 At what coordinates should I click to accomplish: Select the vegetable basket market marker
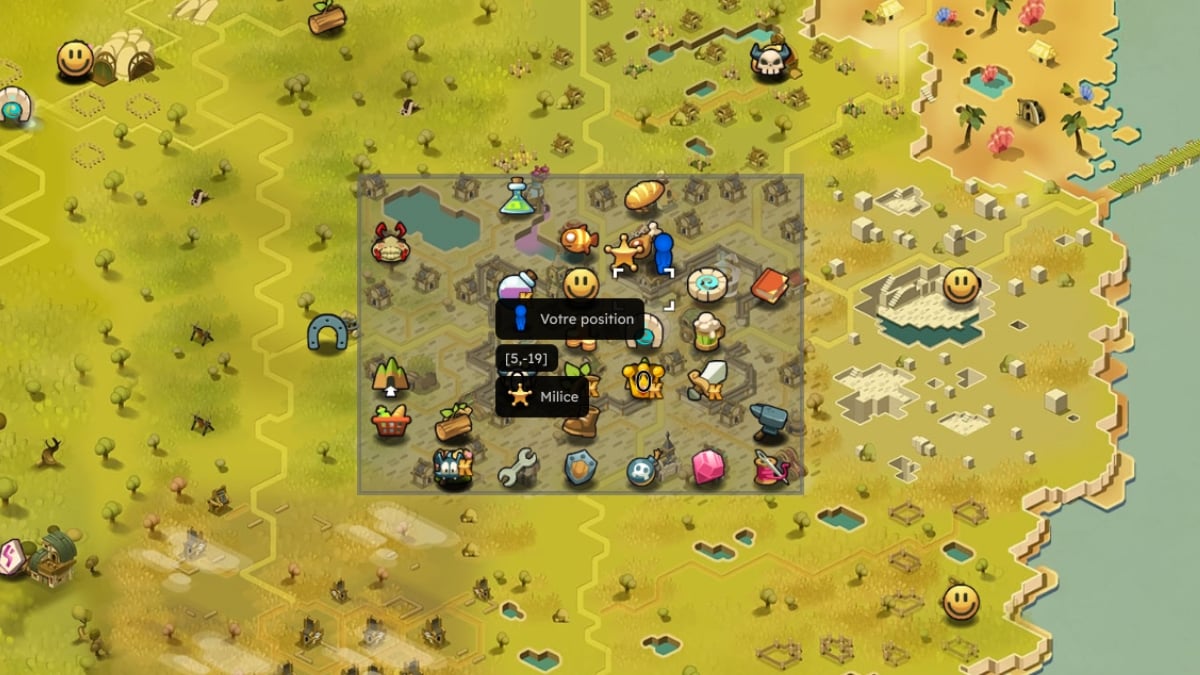pos(390,421)
